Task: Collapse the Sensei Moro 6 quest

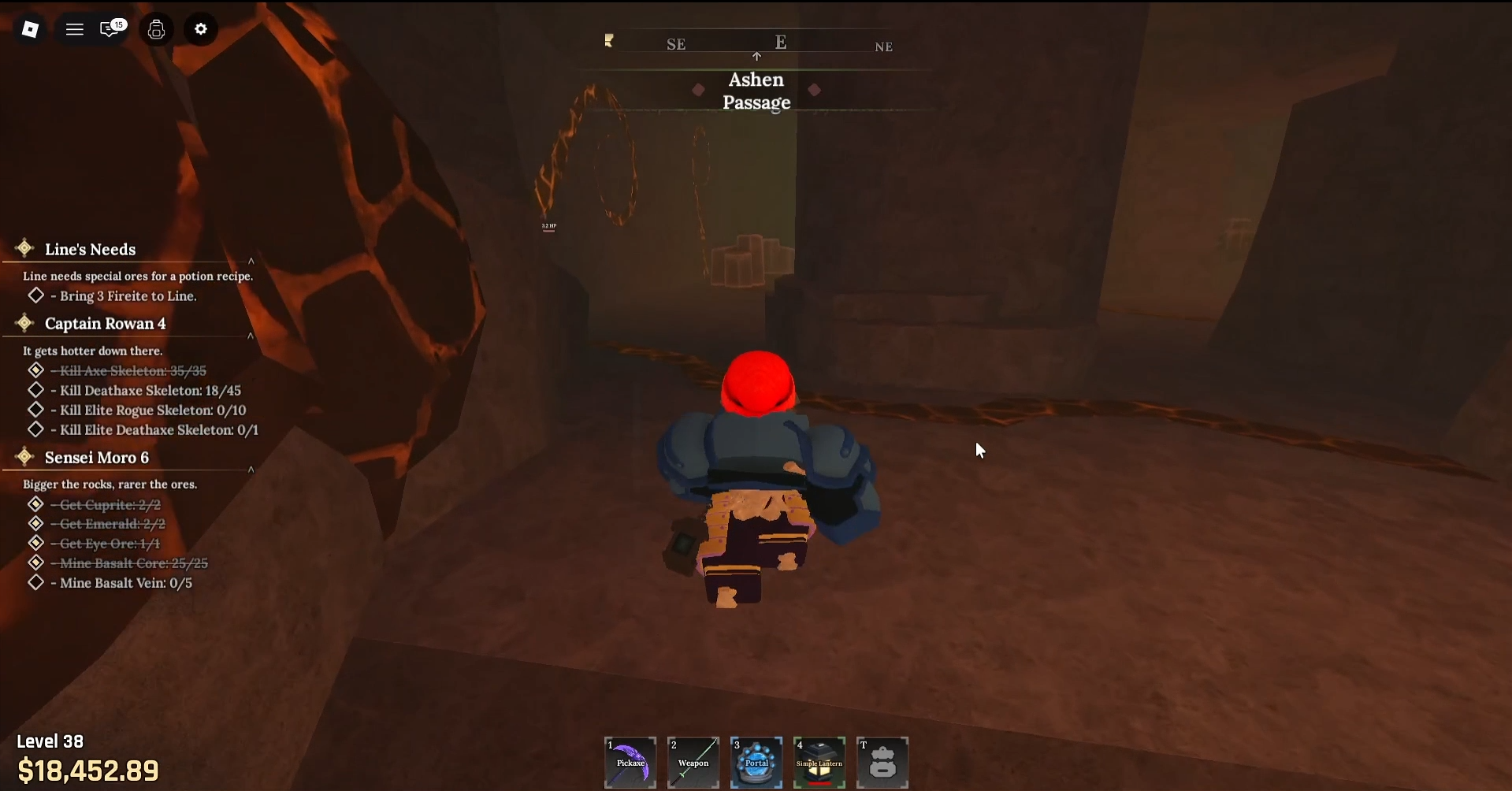Action: (251, 470)
